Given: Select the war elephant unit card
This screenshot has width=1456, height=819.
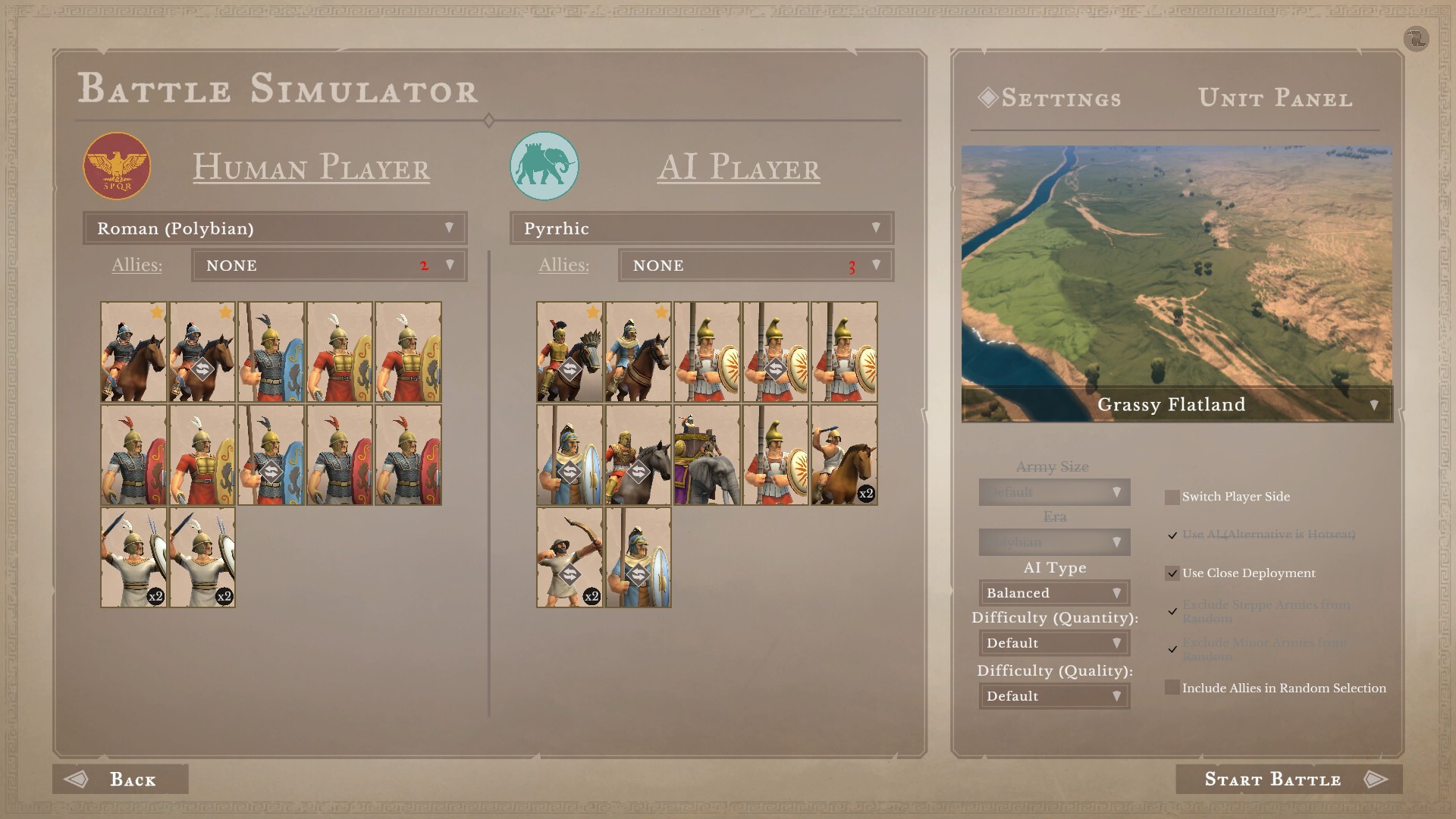Looking at the screenshot, I should (x=707, y=455).
